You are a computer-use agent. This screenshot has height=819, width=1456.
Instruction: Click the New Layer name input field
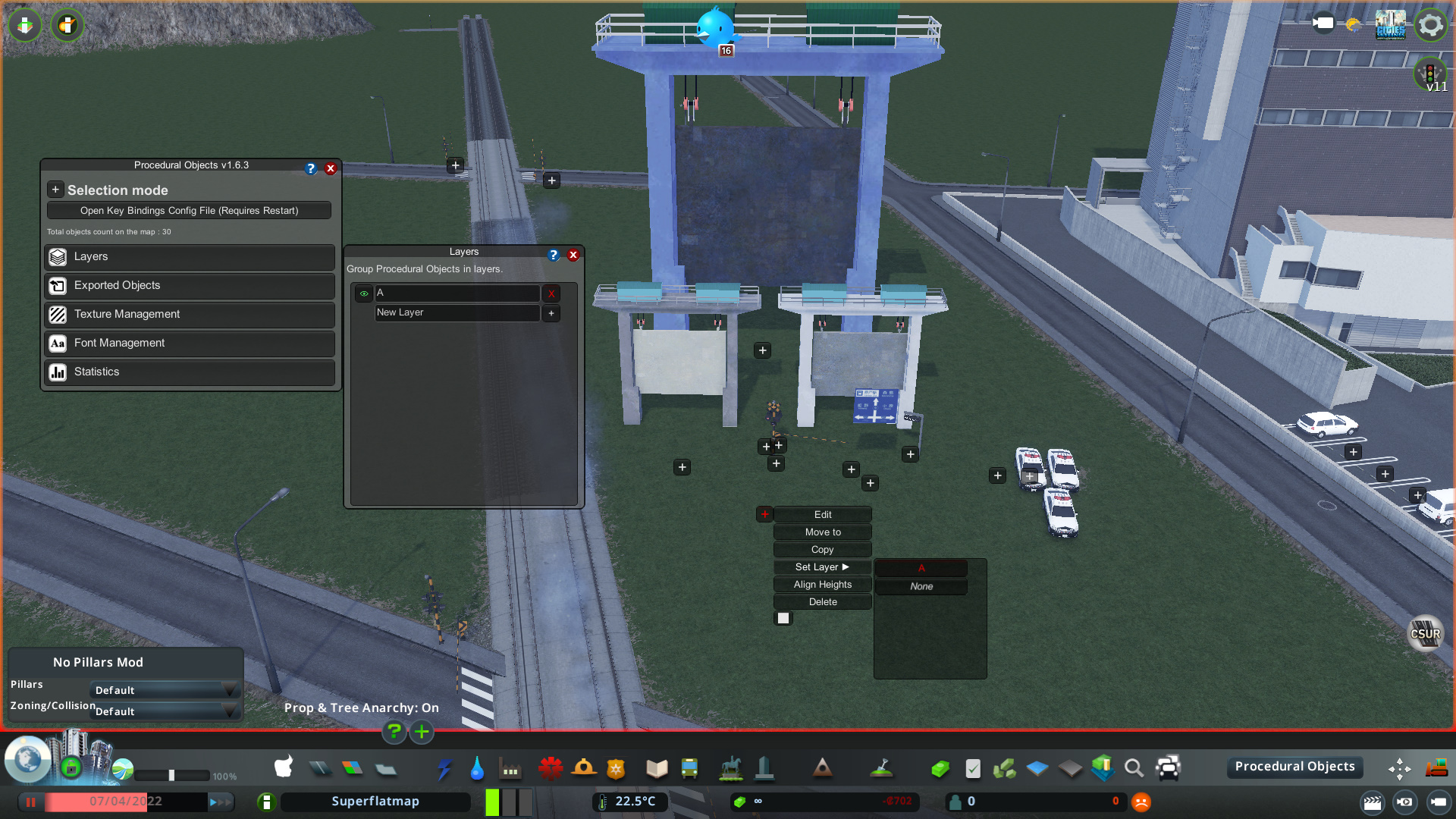tap(457, 312)
